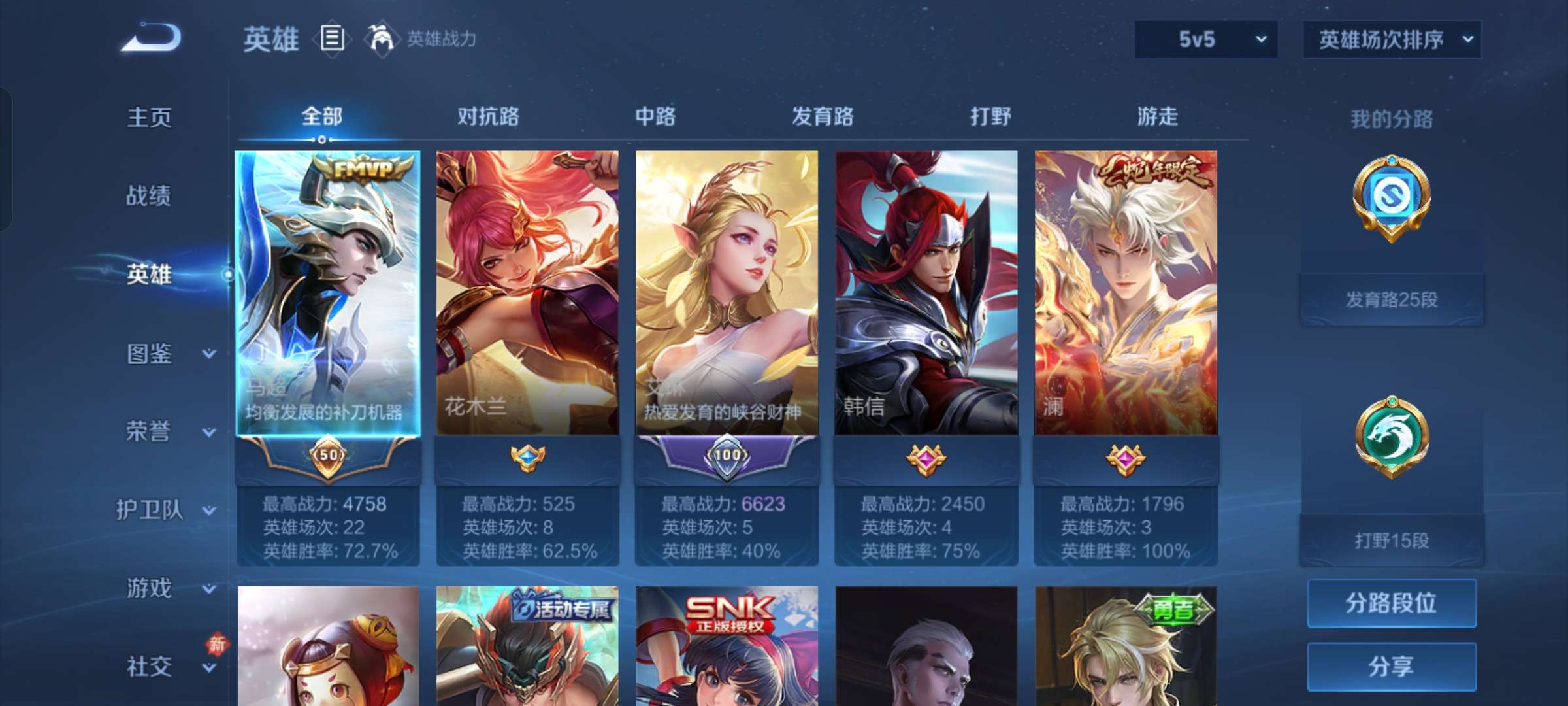Viewport: 1568px width, 706px height.
Task: Expand the 荣誉 sidebar section
Action: coord(149,431)
